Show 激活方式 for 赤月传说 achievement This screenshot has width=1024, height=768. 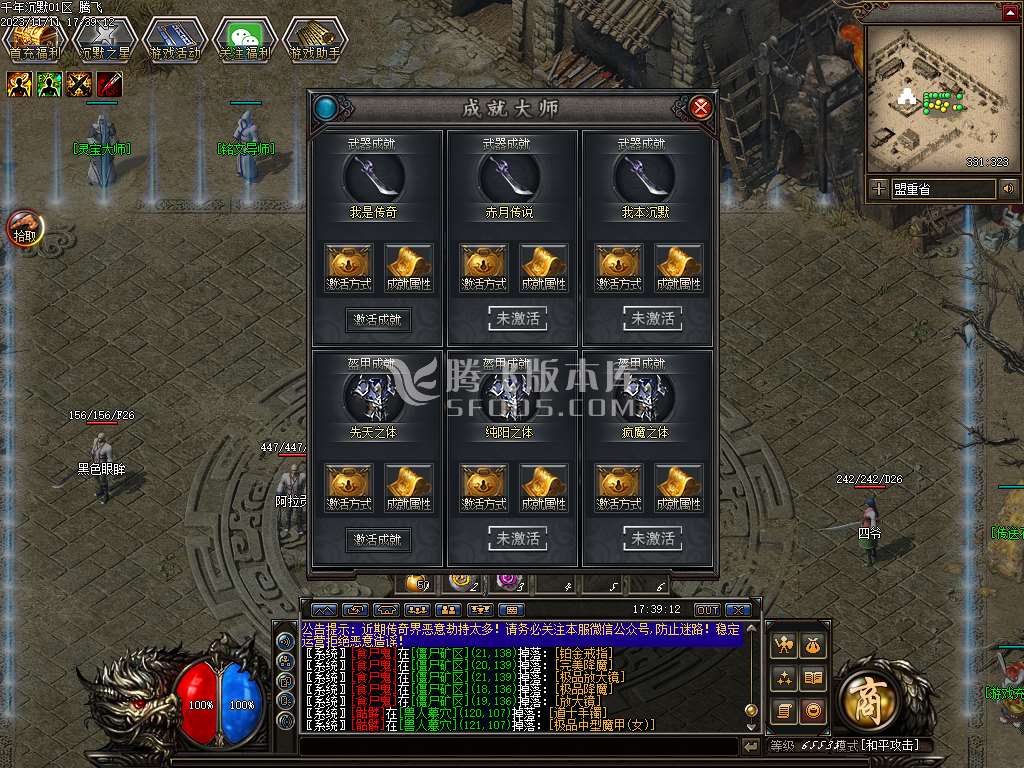point(484,268)
